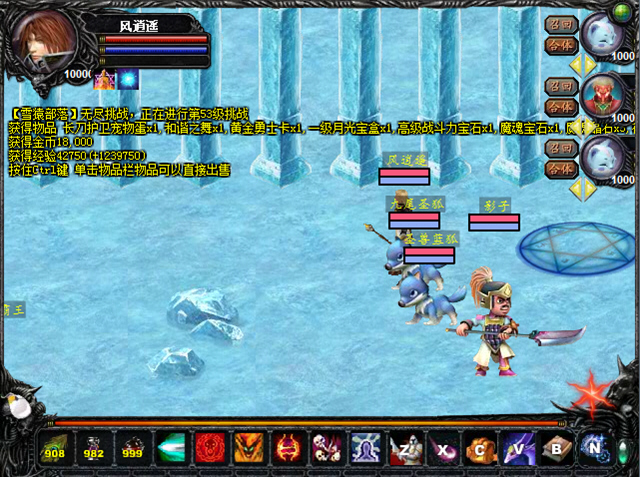Use the hotbar slot marked C
The height and width of the screenshot is (477, 640).
point(483,447)
